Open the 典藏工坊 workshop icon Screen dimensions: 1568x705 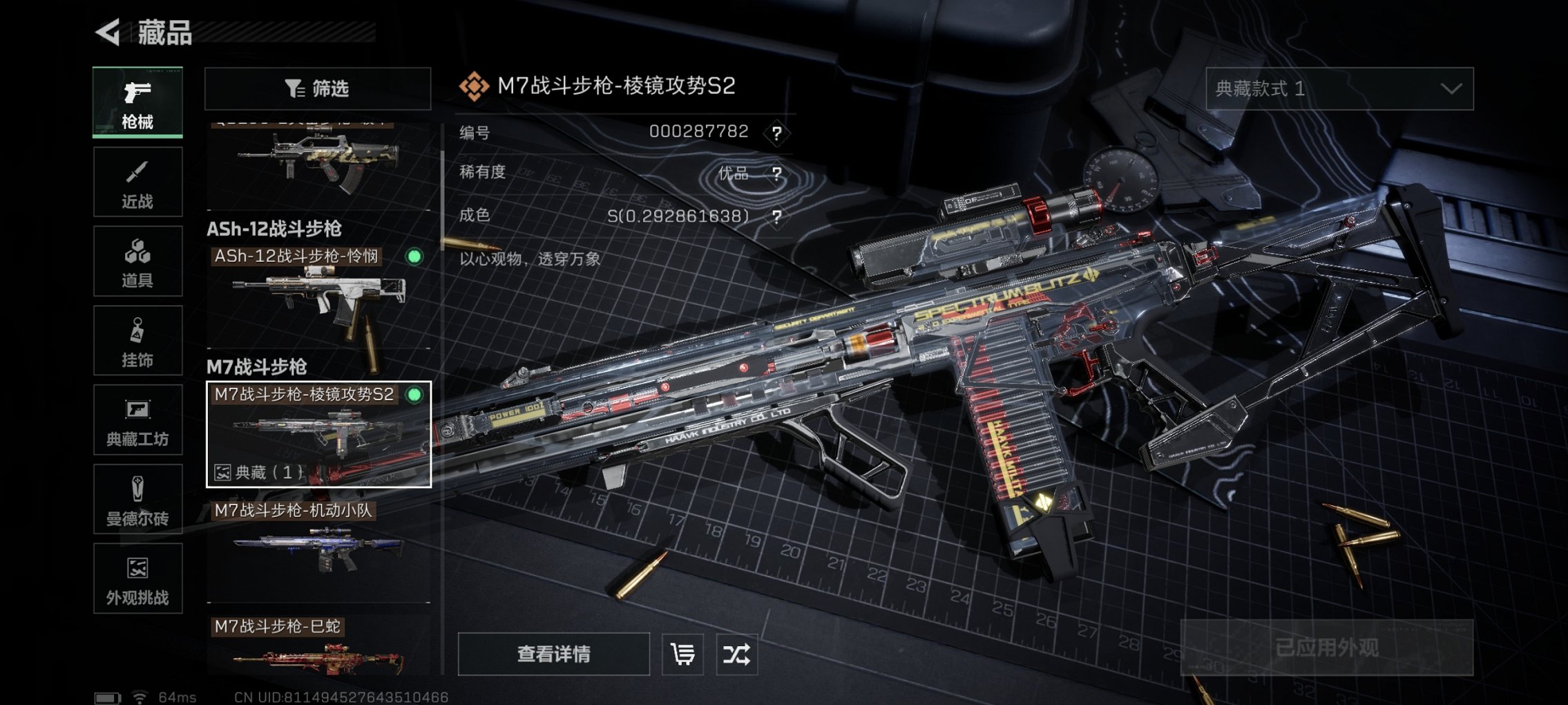pos(137,420)
